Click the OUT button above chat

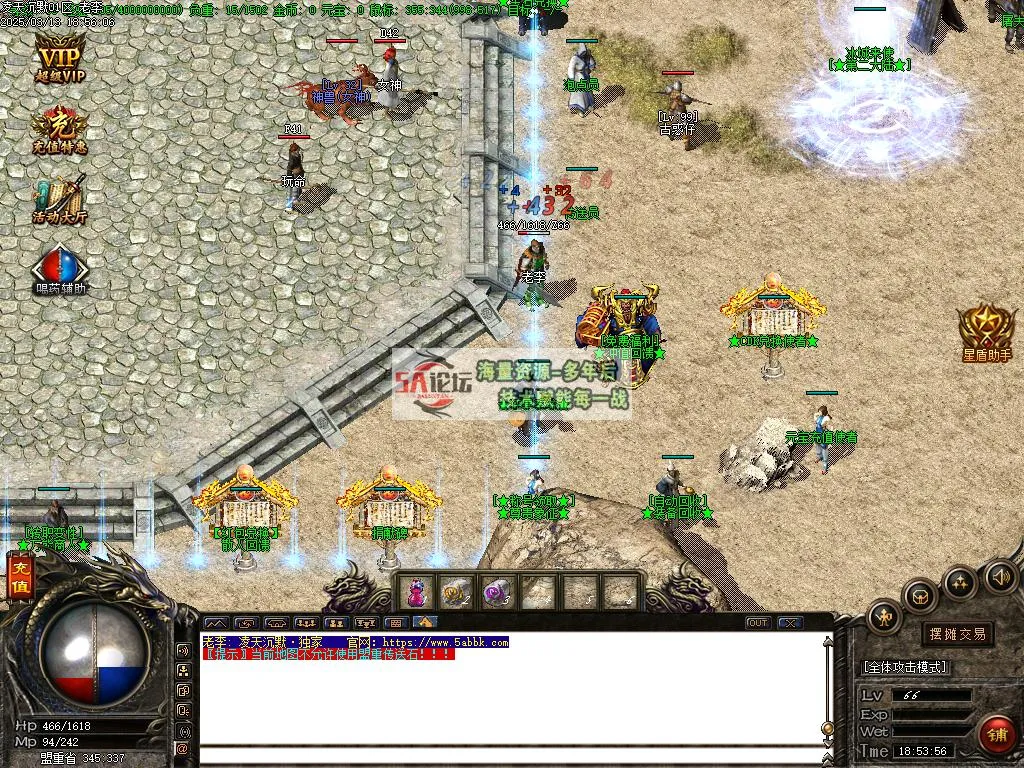click(758, 623)
